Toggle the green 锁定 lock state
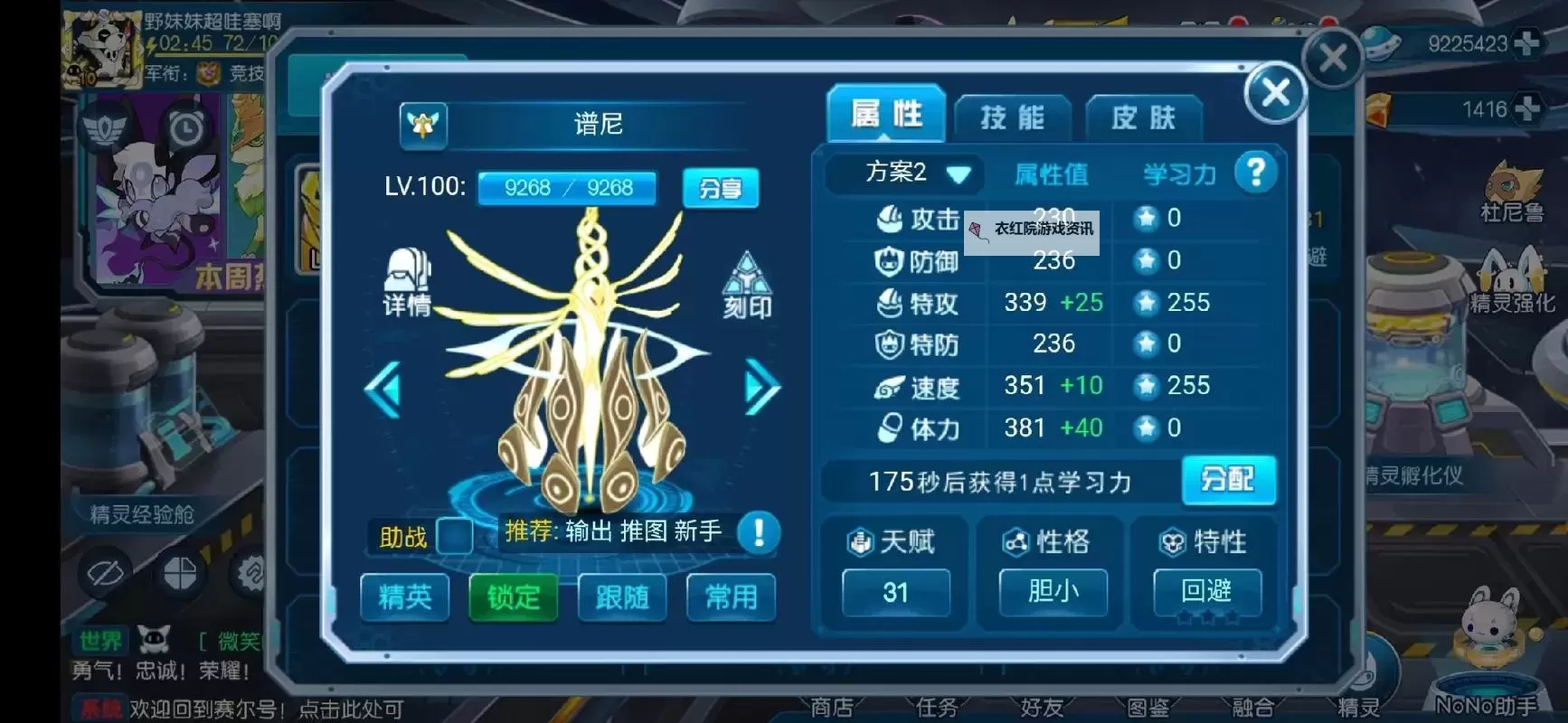Viewport: 1568px width, 723px height. click(513, 597)
